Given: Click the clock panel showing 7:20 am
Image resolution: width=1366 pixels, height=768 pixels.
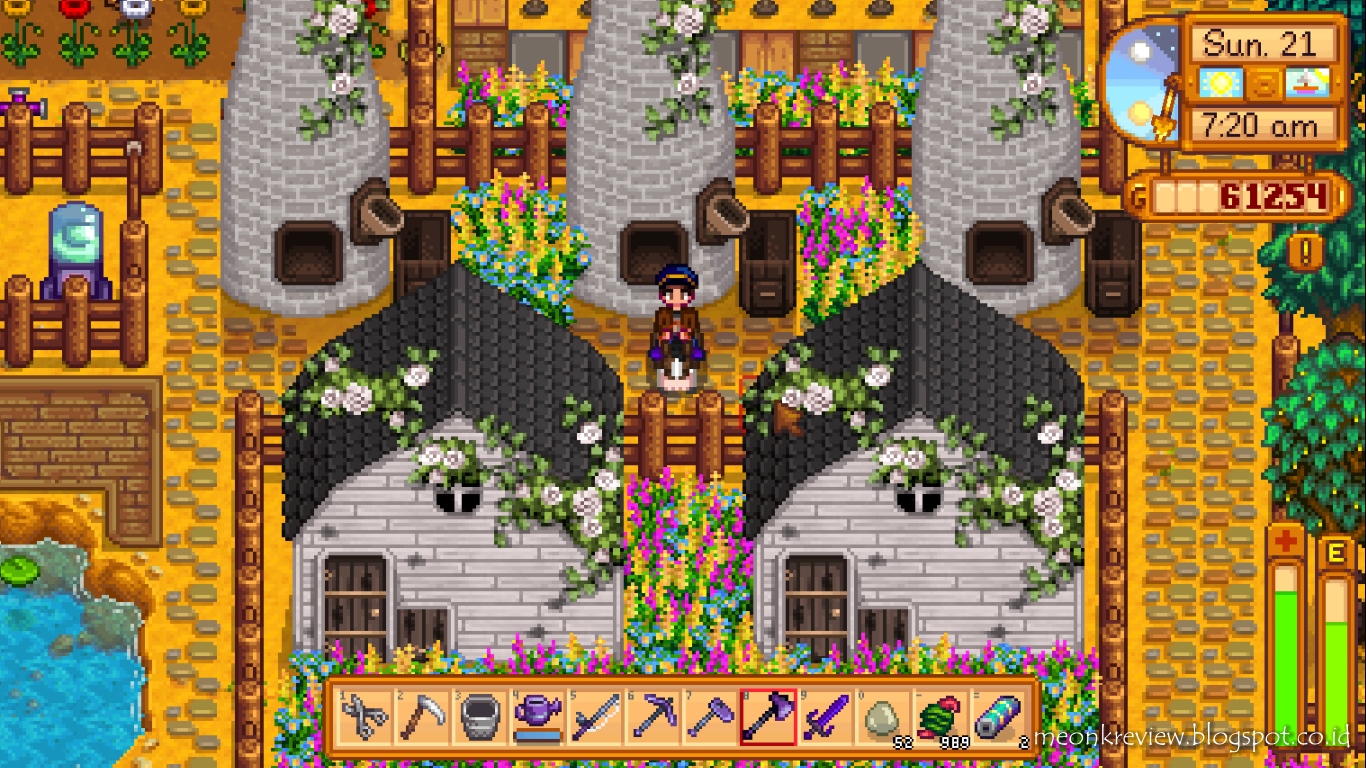Looking at the screenshot, I should coord(1258,127).
